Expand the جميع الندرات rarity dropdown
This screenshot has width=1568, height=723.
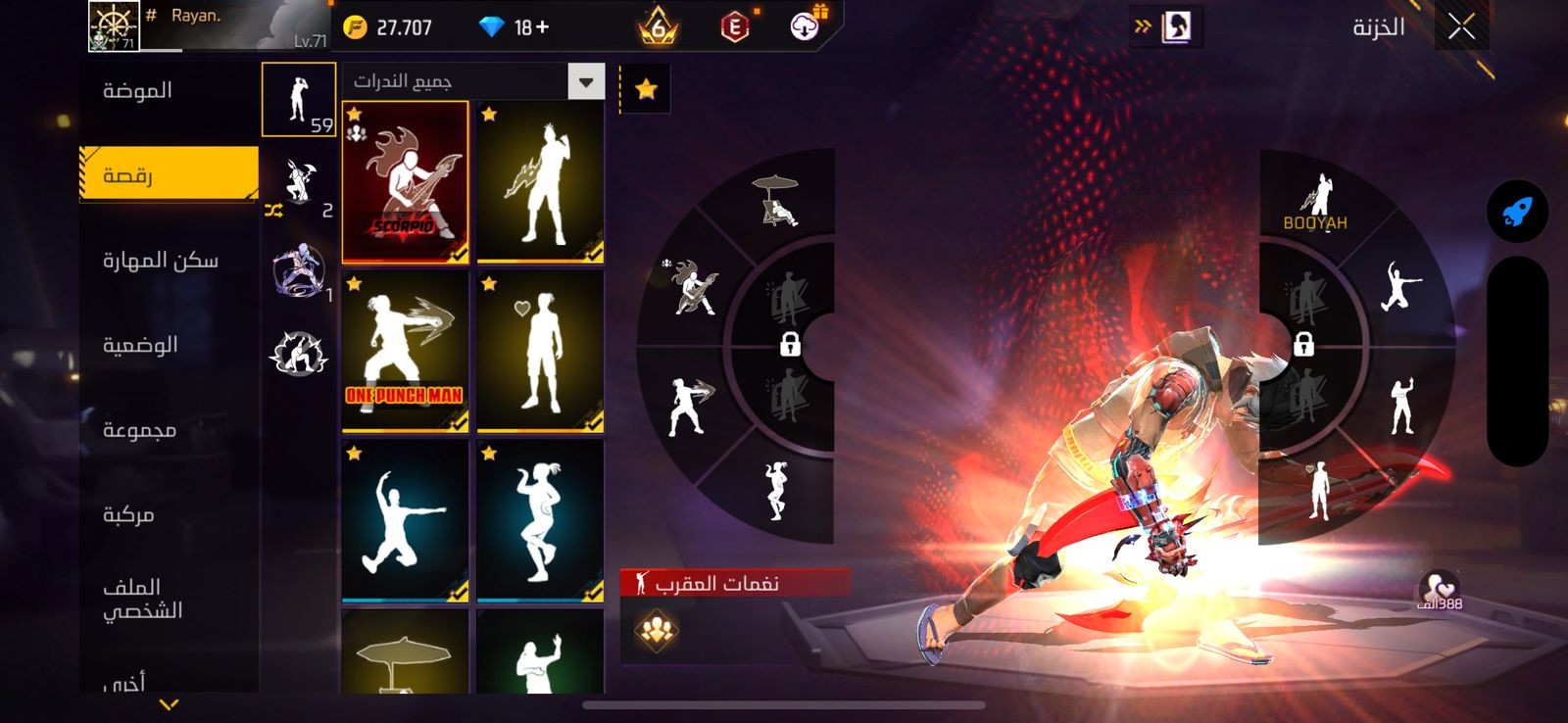tap(585, 82)
